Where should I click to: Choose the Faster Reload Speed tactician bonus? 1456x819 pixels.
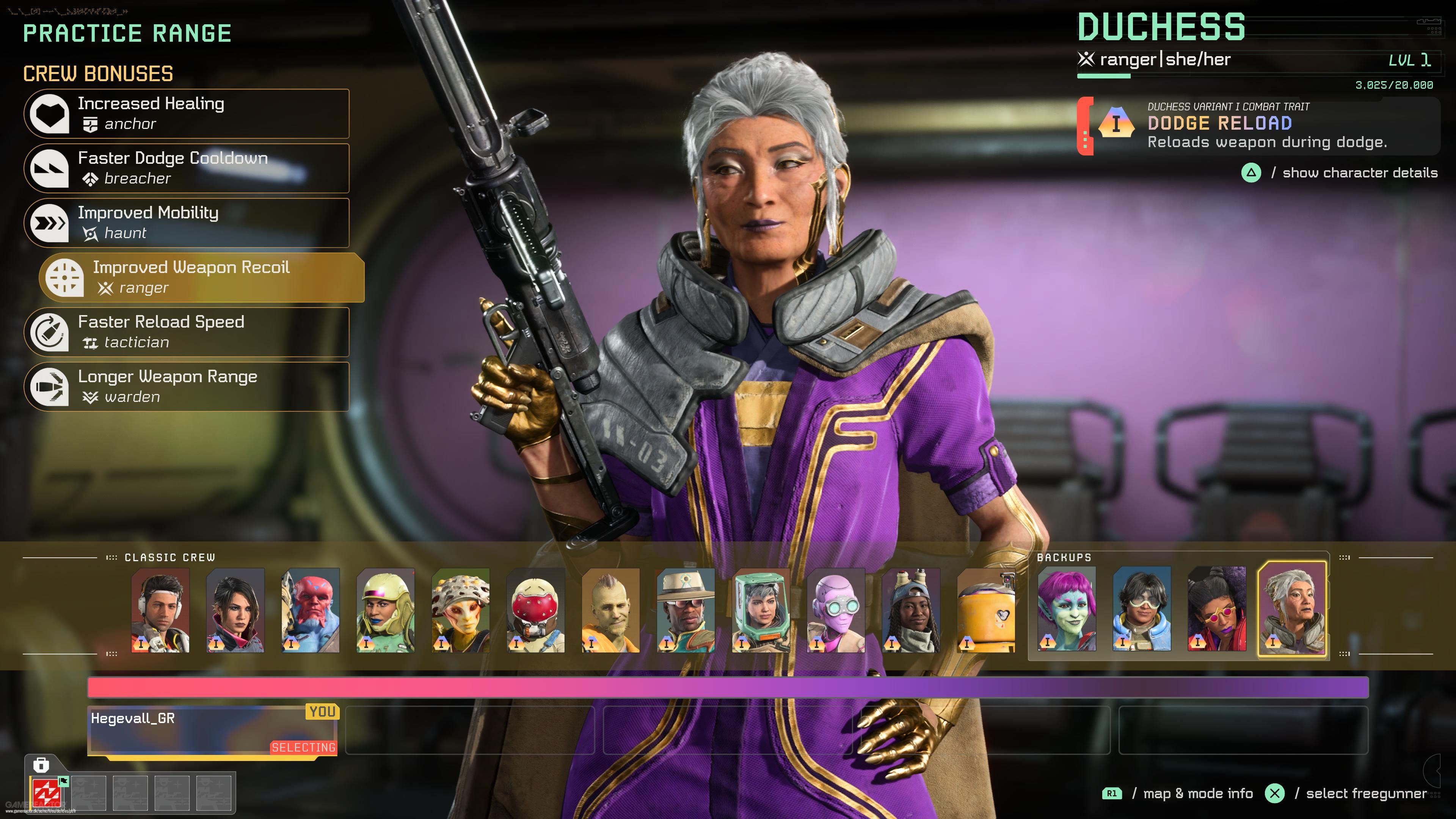(x=187, y=333)
